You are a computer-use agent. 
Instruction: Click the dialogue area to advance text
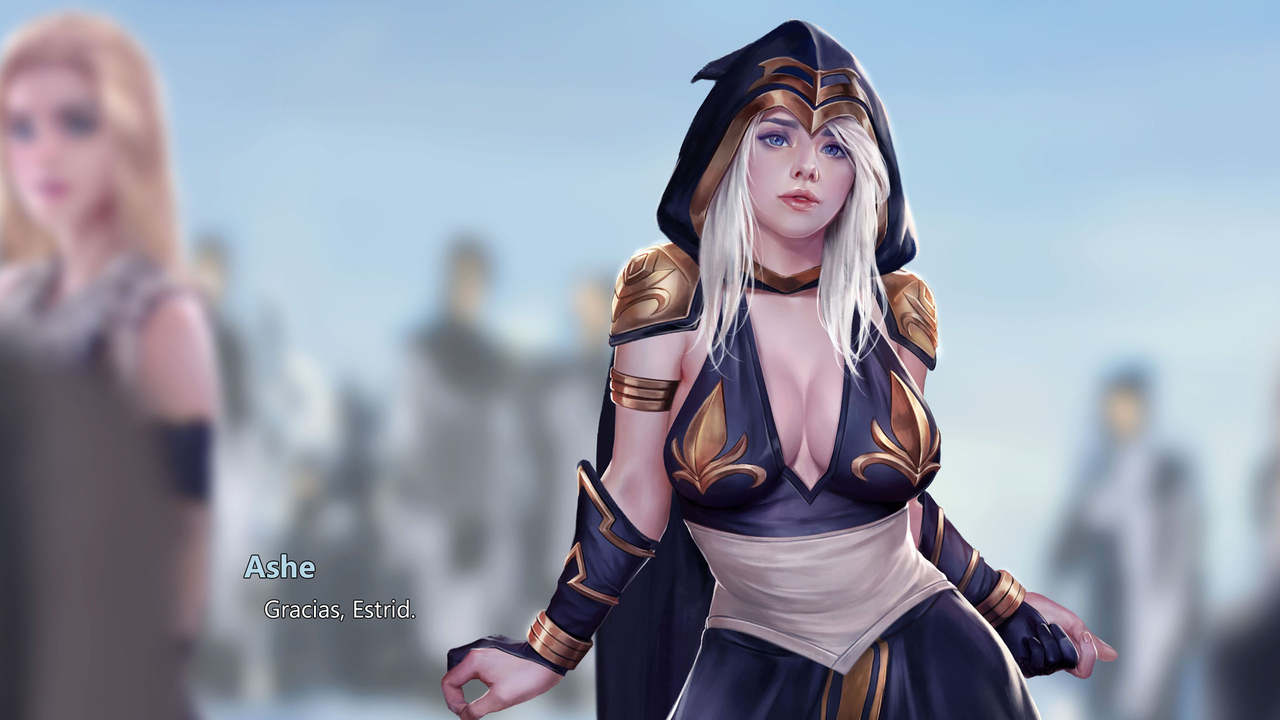(400, 600)
